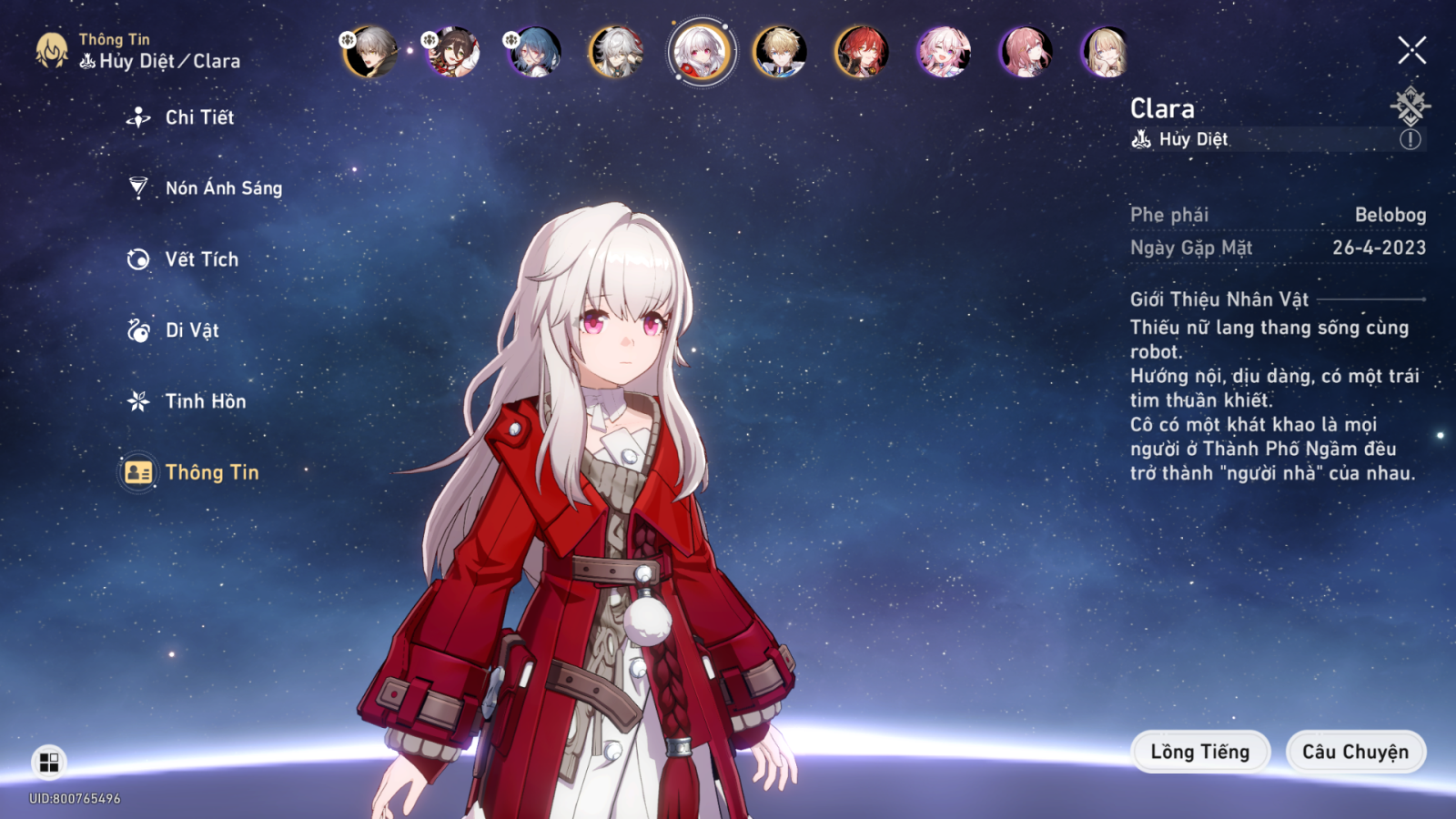This screenshot has height=819, width=1456.
Task: Switch to the Tinh Hồn tab
Action: (x=205, y=401)
